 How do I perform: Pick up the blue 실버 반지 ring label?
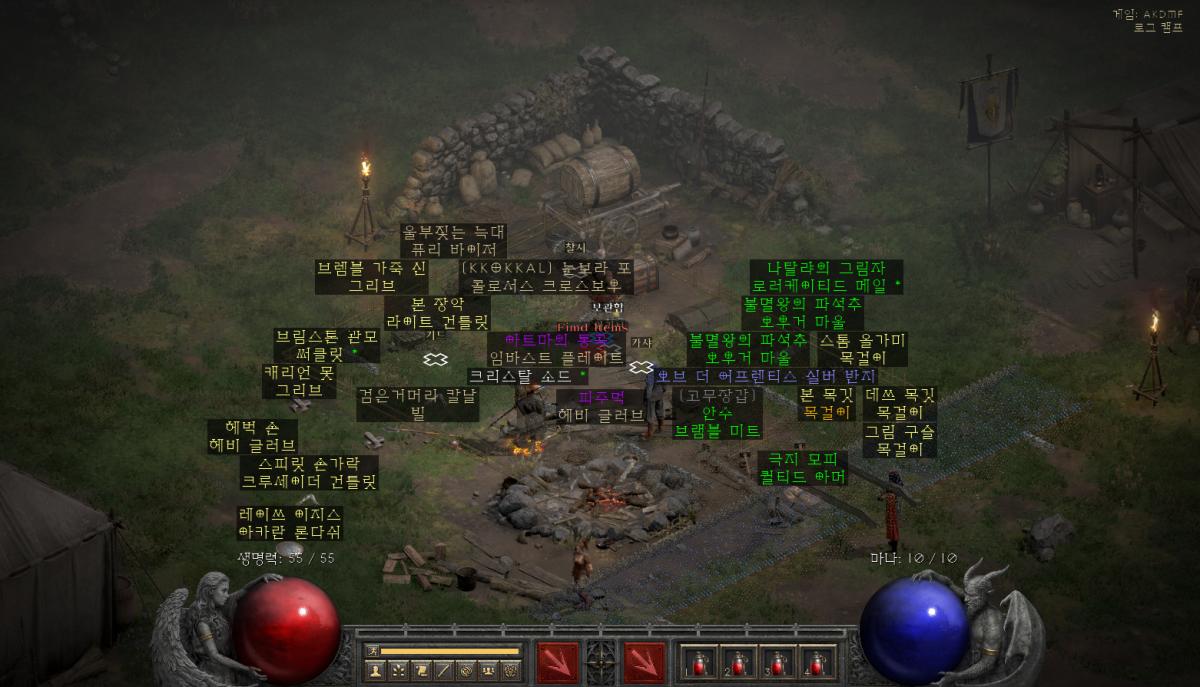[x=767, y=377]
